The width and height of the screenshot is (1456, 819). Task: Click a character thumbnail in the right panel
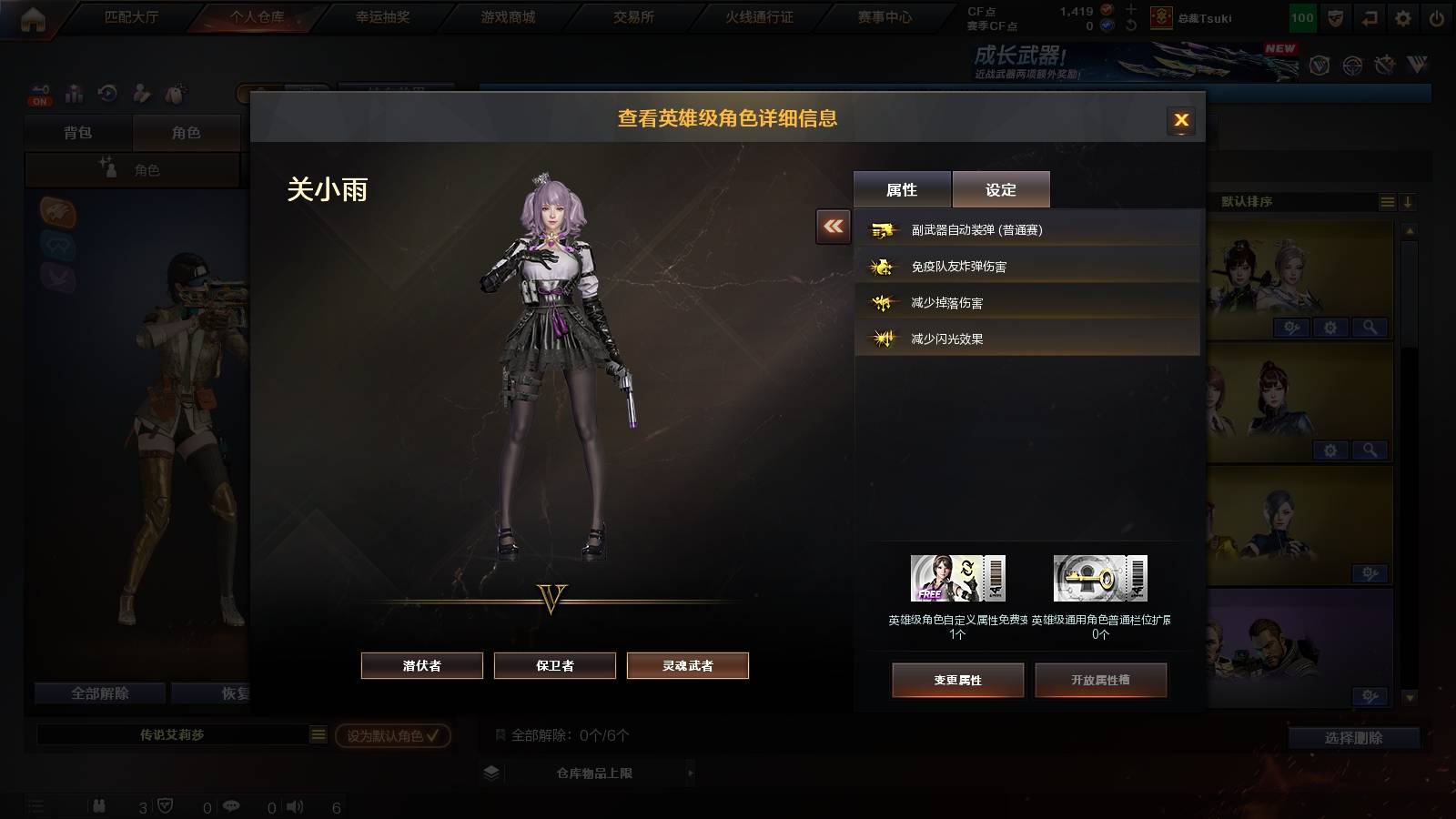pyautogui.click(x=1274, y=264)
